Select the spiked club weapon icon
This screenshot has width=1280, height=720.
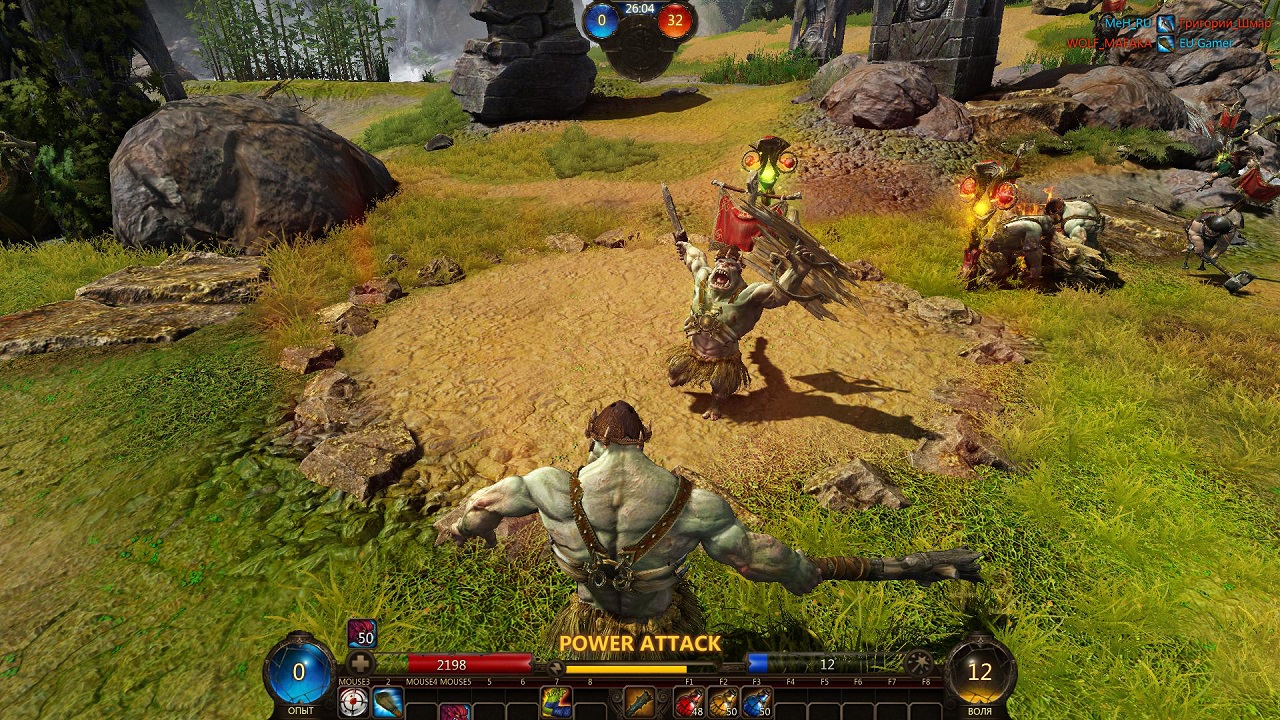point(639,702)
